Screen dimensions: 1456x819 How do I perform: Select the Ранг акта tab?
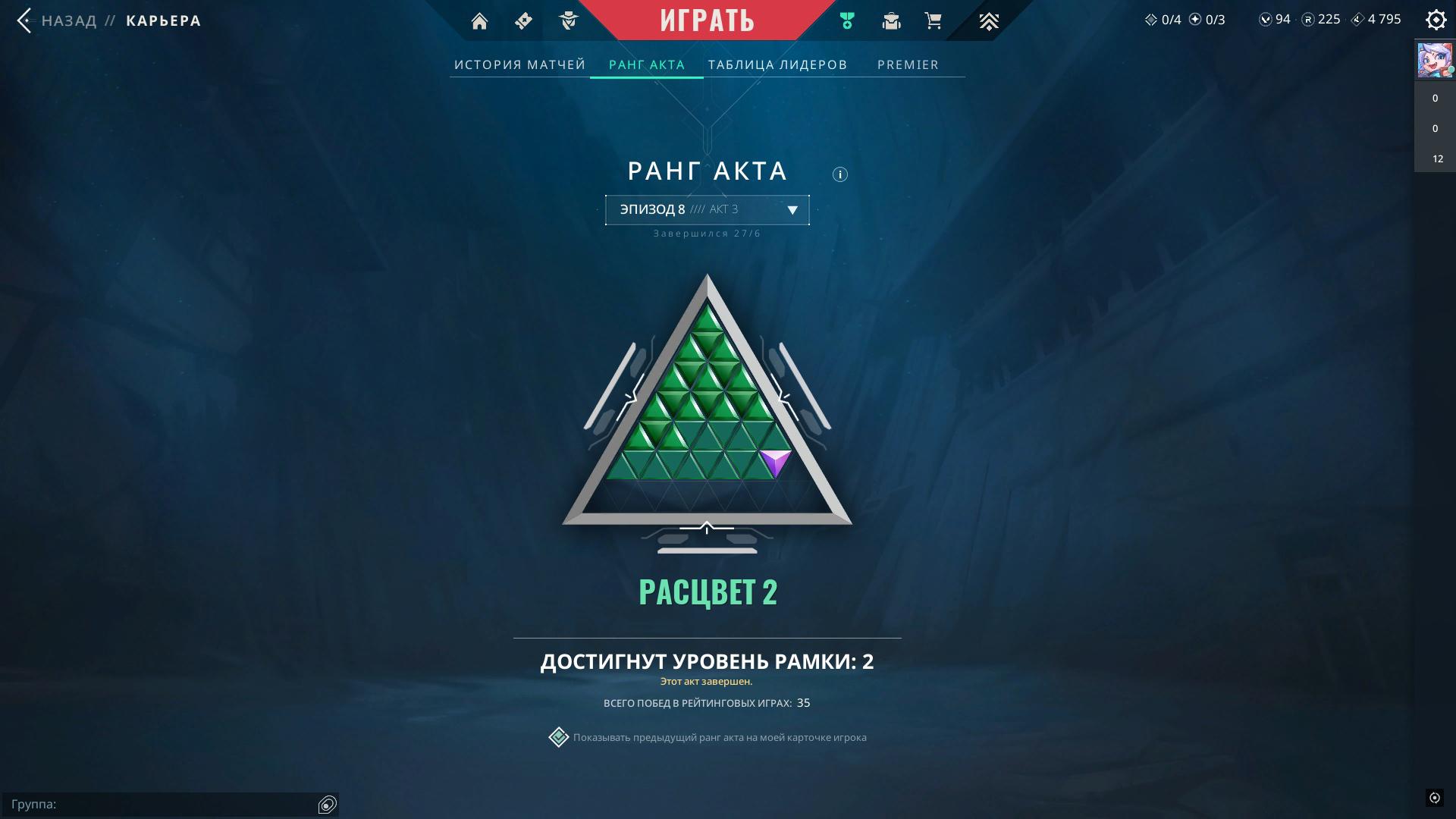pyautogui.click(x=647, y=64)
